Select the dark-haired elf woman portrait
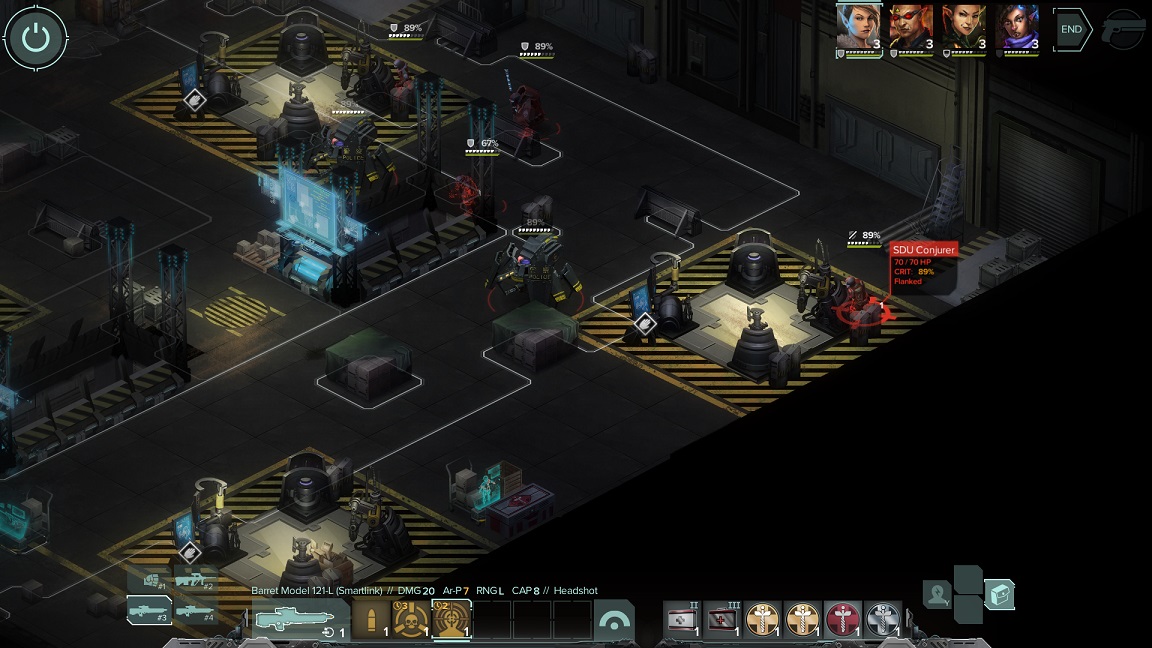 click(x=964, y=27)
